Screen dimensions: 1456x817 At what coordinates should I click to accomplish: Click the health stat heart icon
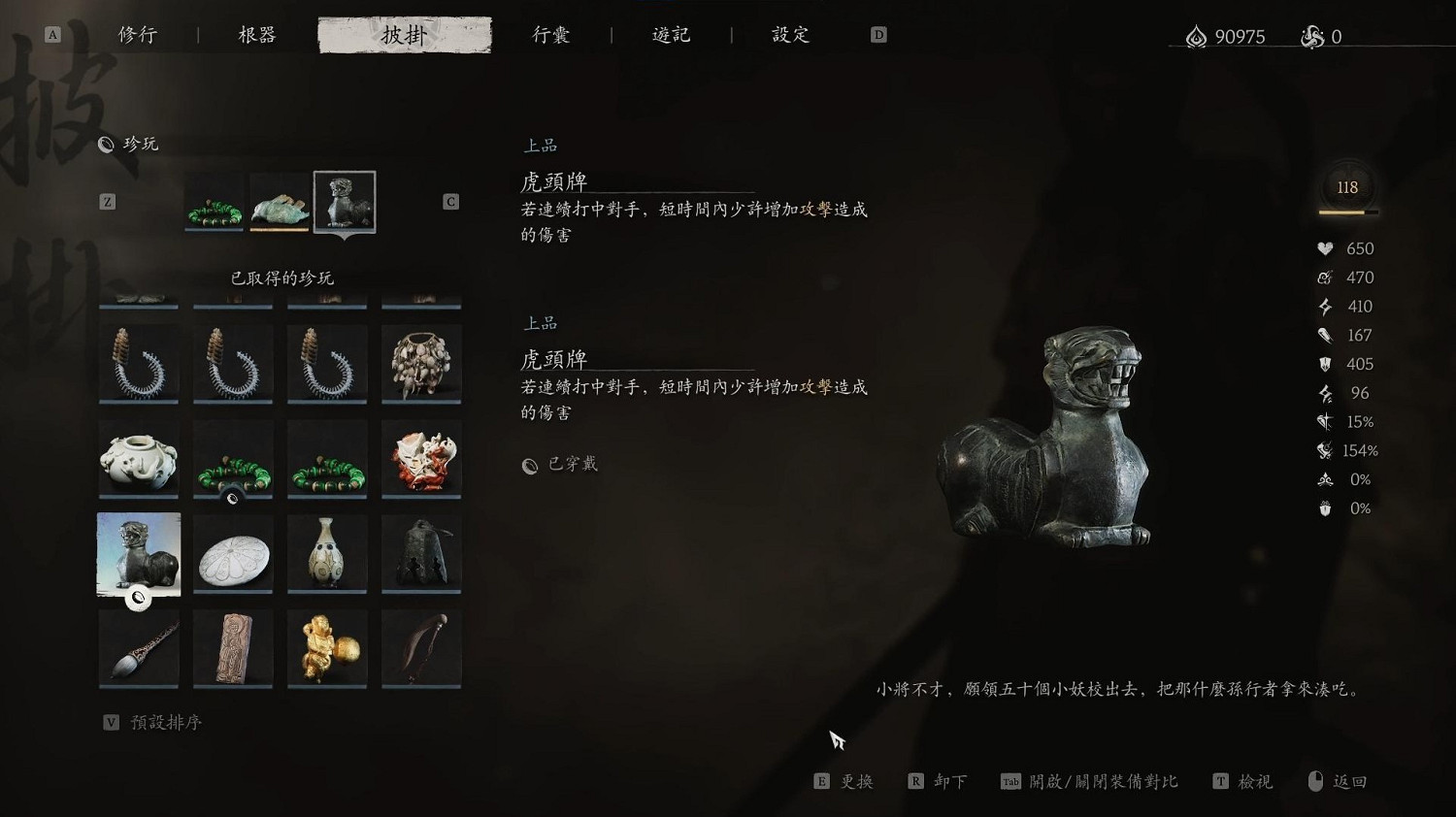[1326, 248]
